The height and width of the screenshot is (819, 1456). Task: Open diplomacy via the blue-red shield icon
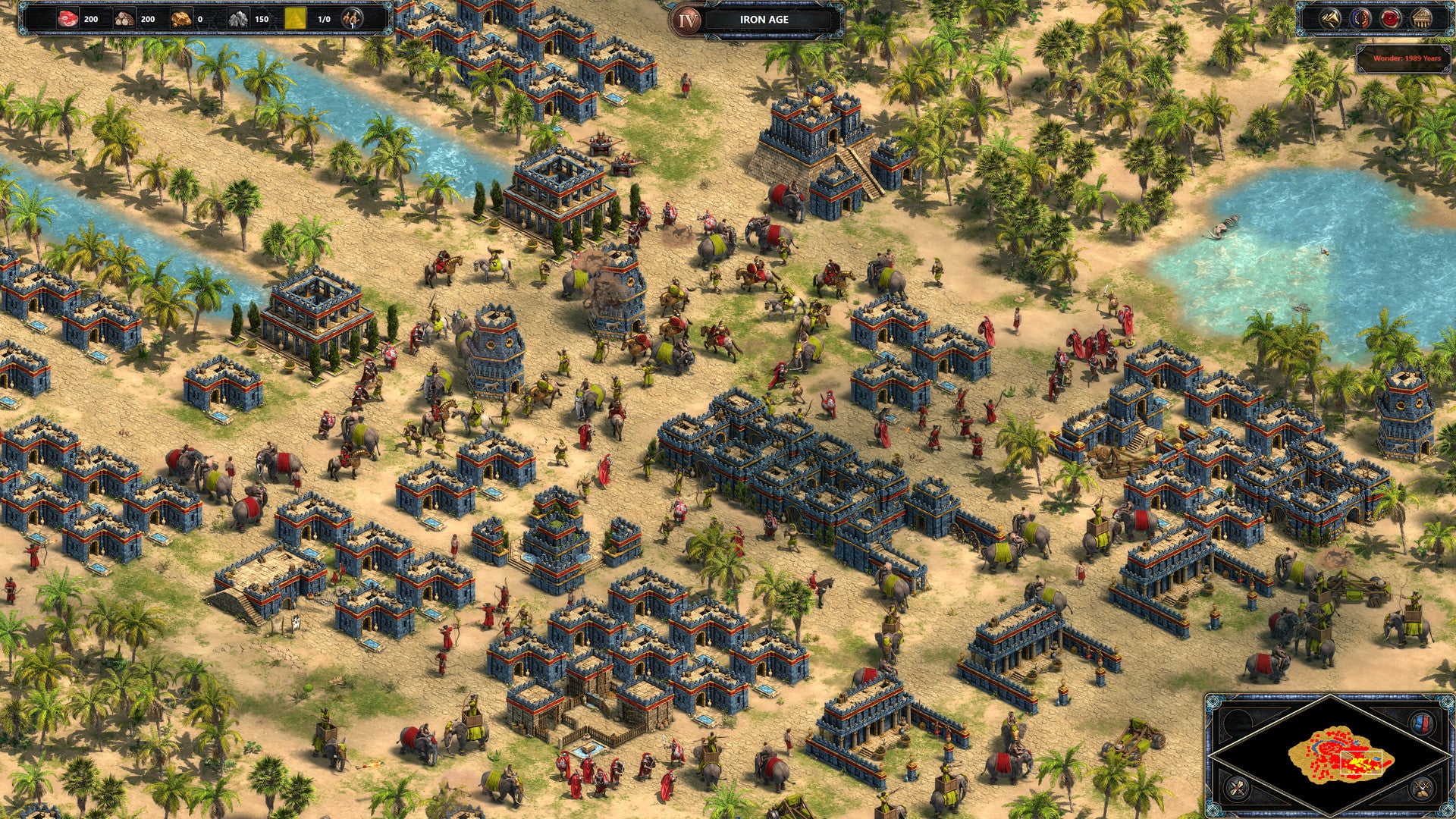[x=1360, y=18]
